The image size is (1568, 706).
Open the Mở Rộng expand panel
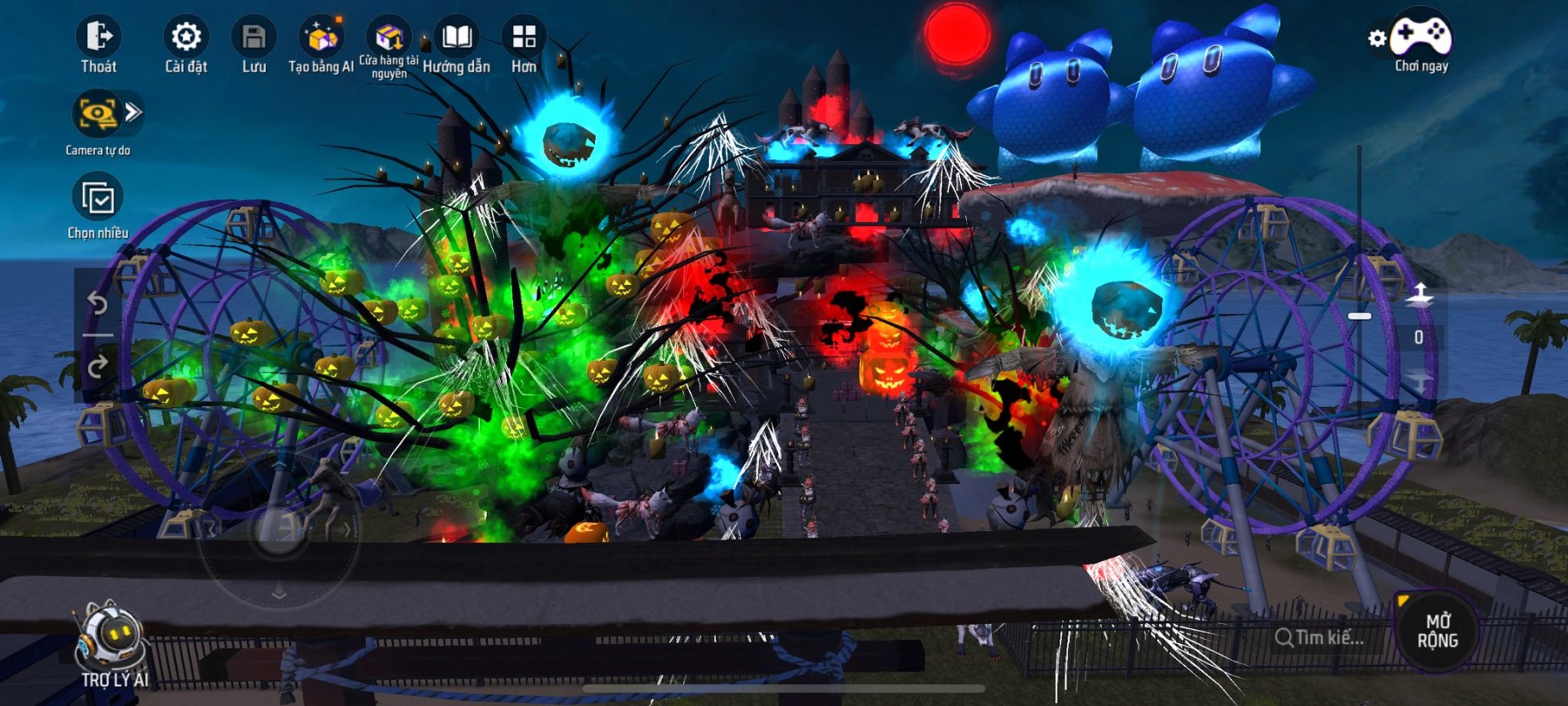pyautogui.click(x=1437, y=631)
